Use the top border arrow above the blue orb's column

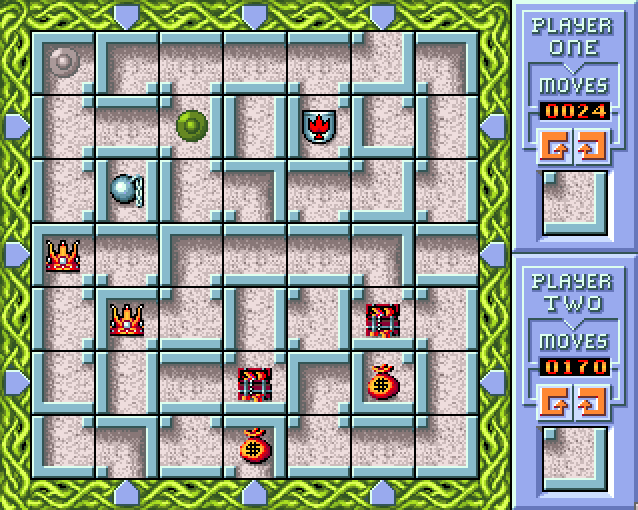tap(127, 14)
